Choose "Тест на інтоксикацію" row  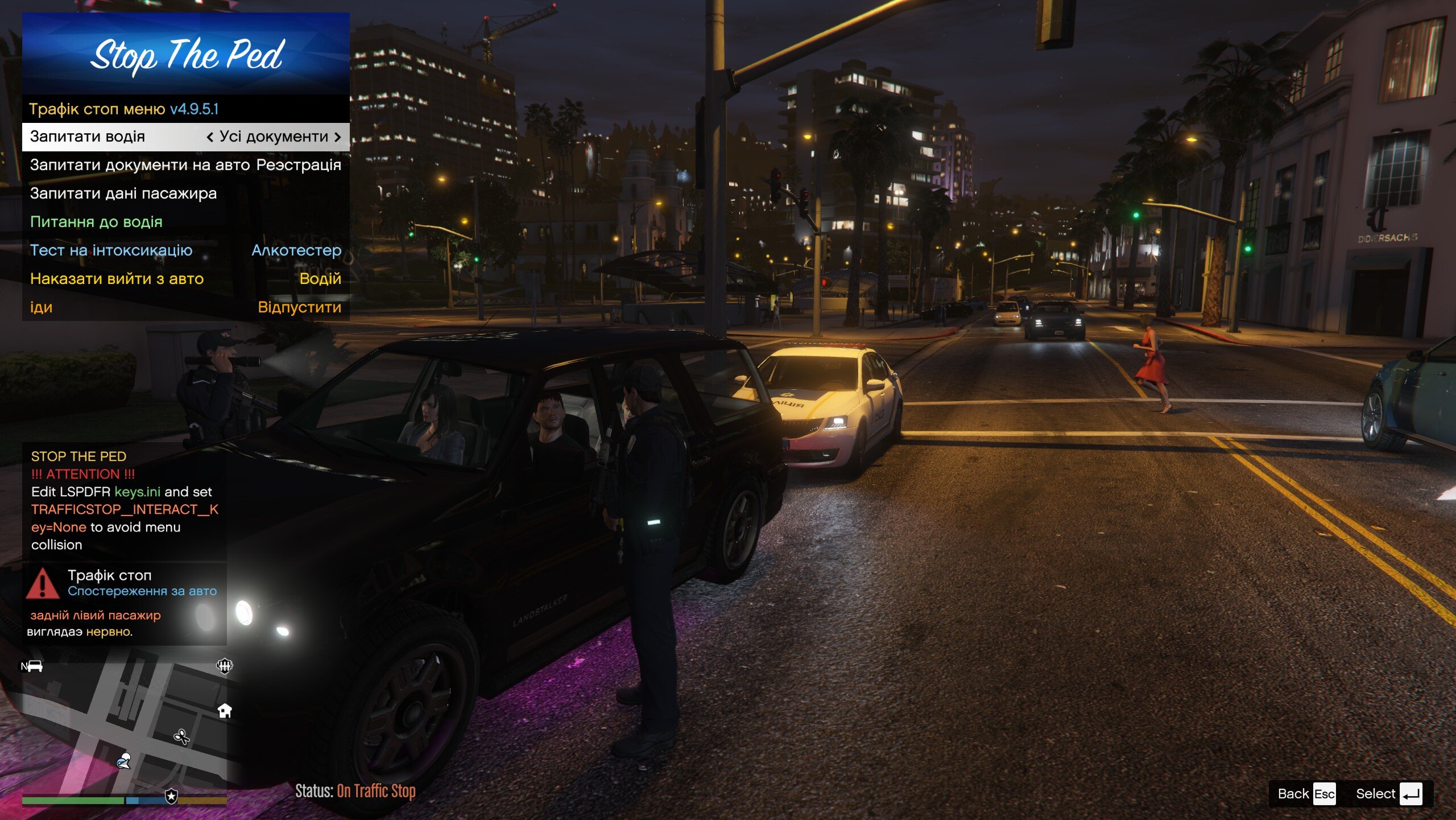[185, 251]
